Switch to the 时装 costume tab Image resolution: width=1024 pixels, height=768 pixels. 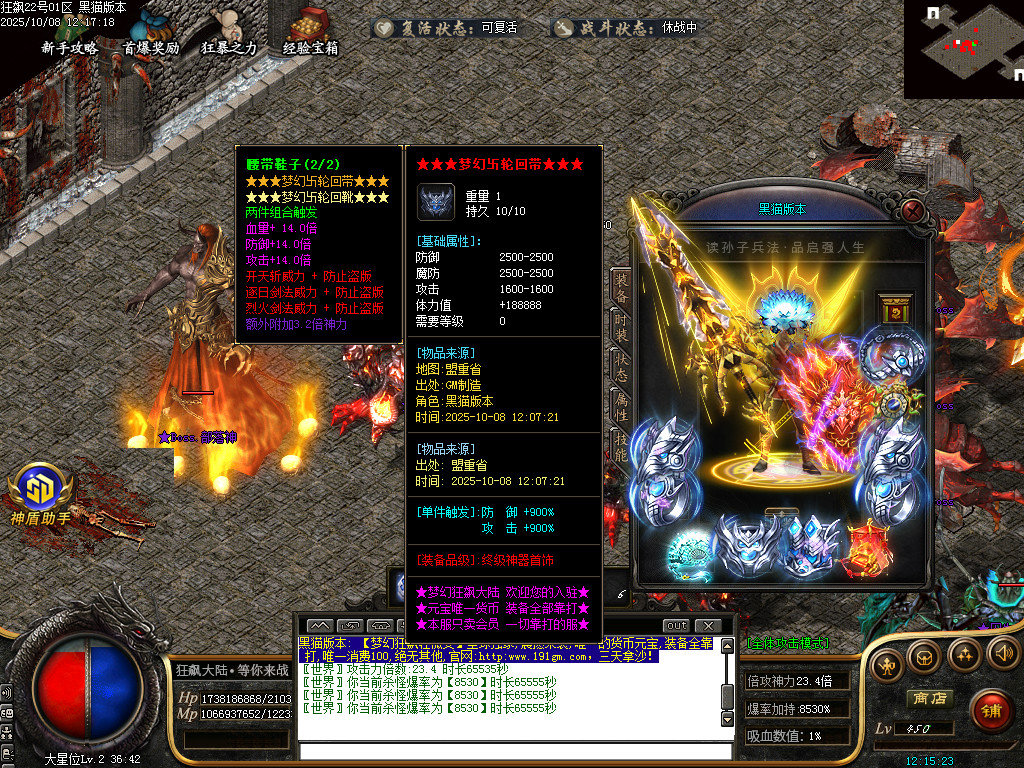[x=620, y=329]
